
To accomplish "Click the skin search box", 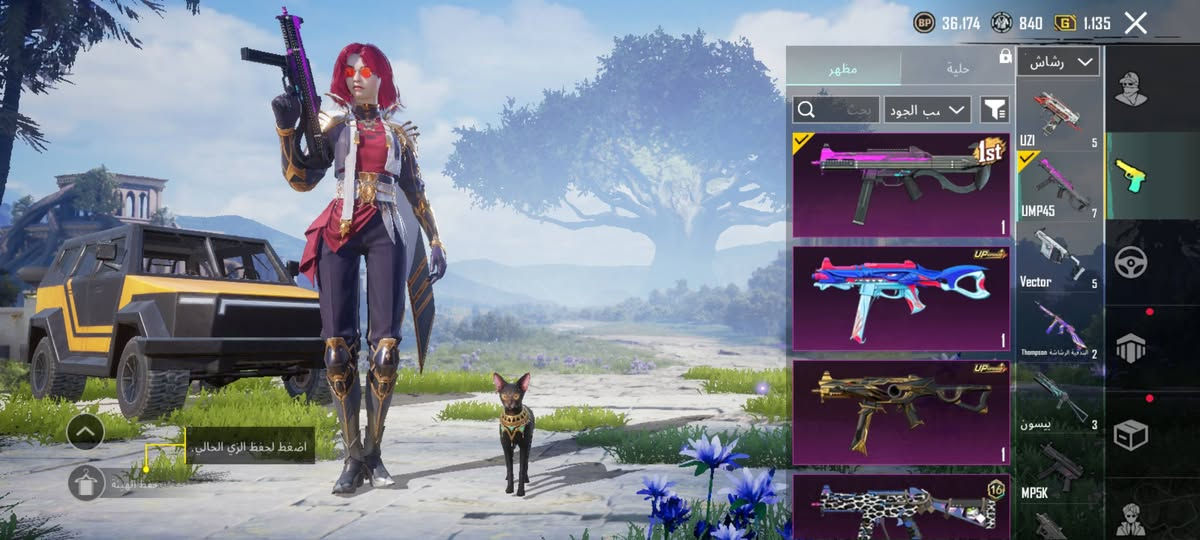I will (x=836, y=109).
